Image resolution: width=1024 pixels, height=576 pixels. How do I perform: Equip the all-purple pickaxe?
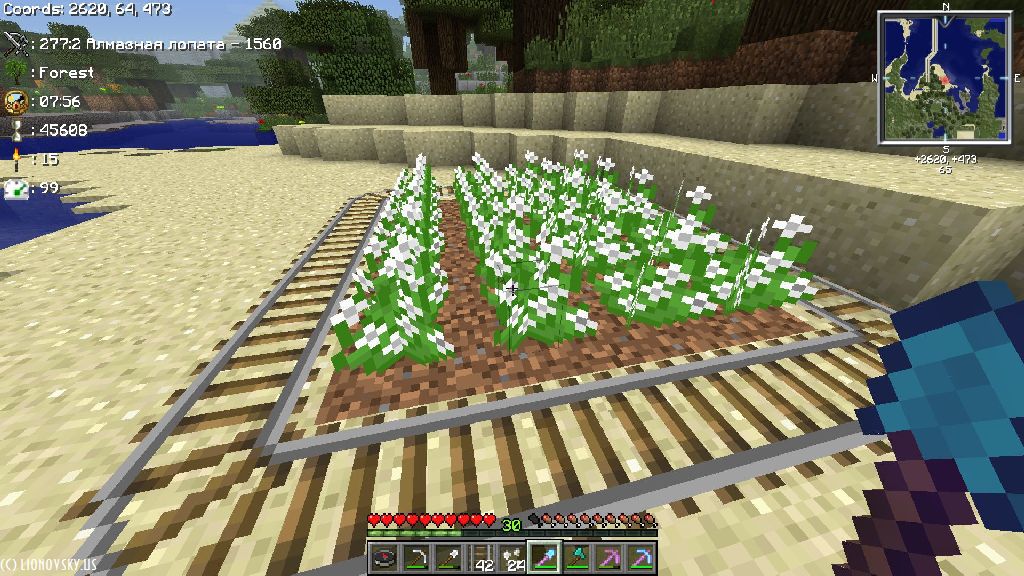point(611,557)
